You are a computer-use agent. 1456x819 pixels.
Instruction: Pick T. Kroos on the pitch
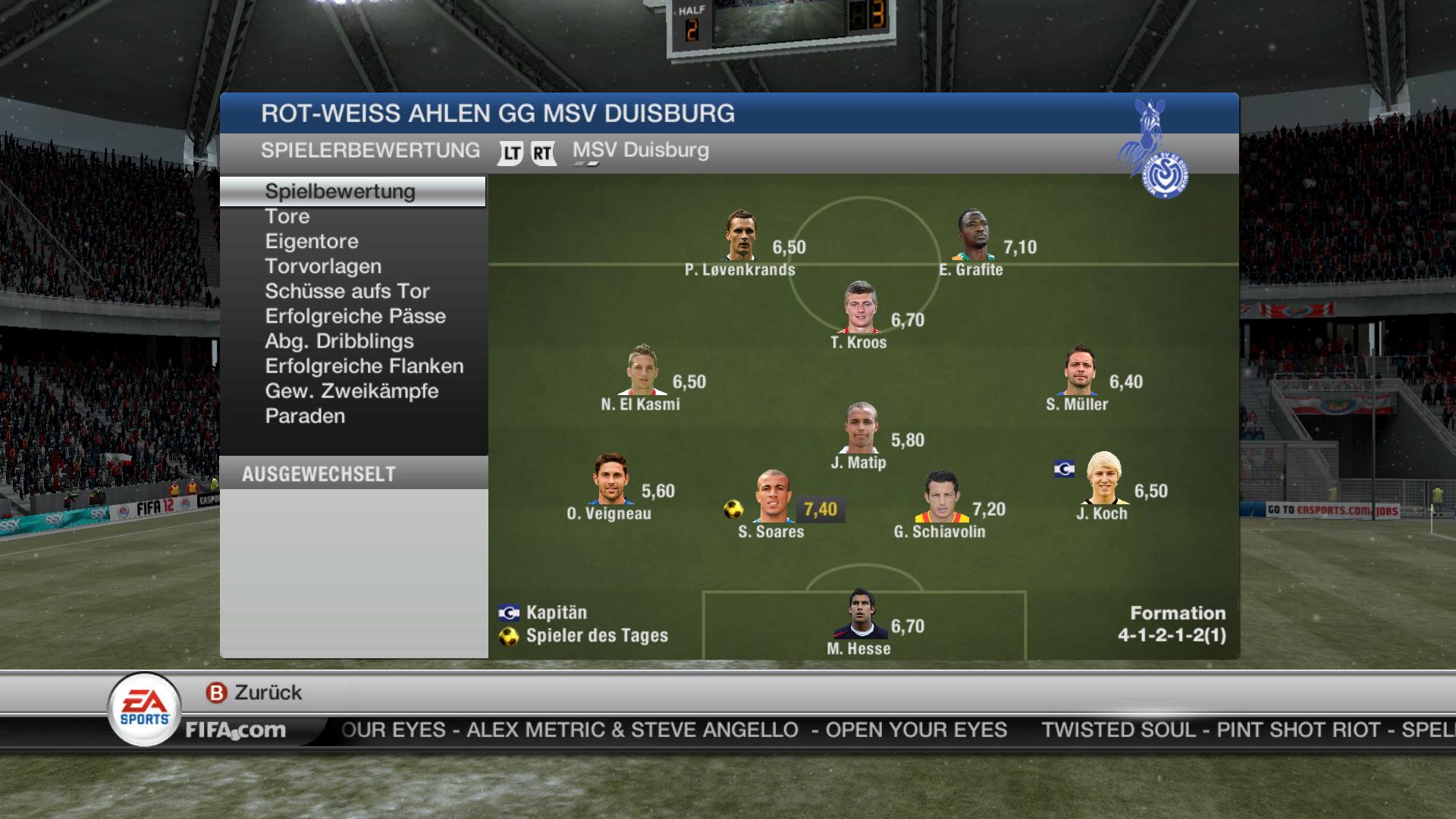(x=860, y=308)
